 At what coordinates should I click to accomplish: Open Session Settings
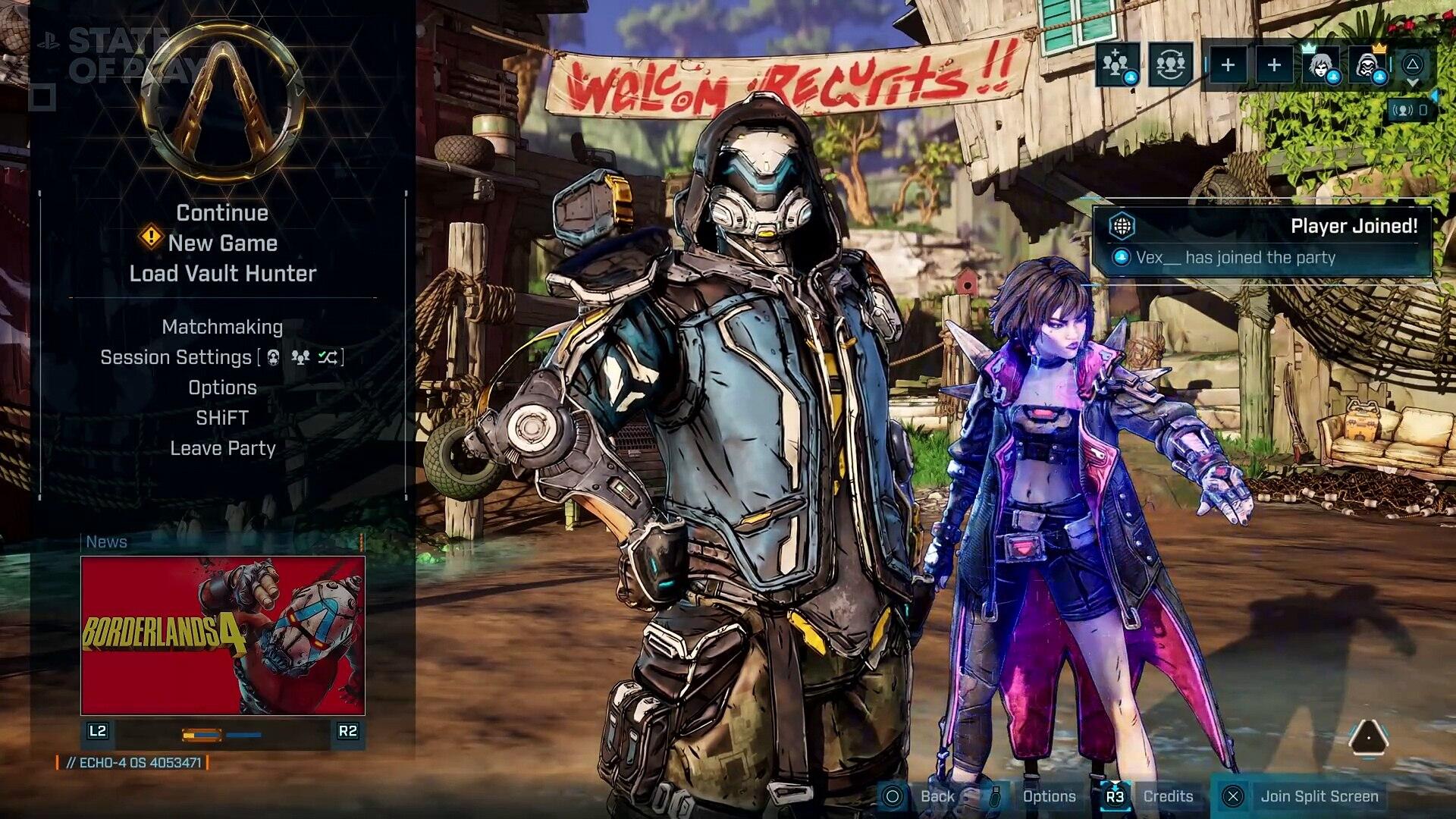click(176, 357)
